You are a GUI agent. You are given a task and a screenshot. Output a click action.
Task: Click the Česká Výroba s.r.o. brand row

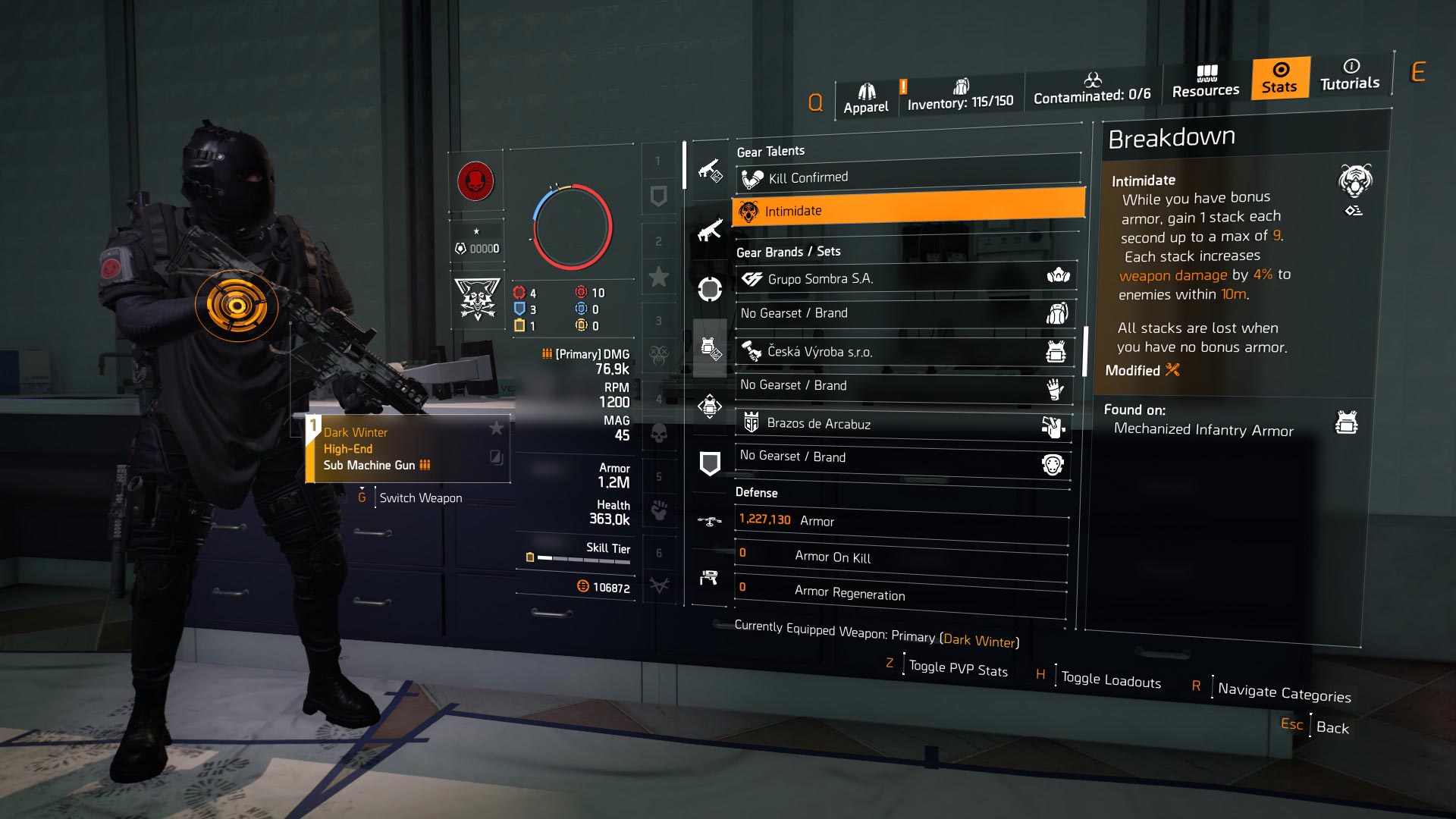pyautogui.click(x=904, y=351)
